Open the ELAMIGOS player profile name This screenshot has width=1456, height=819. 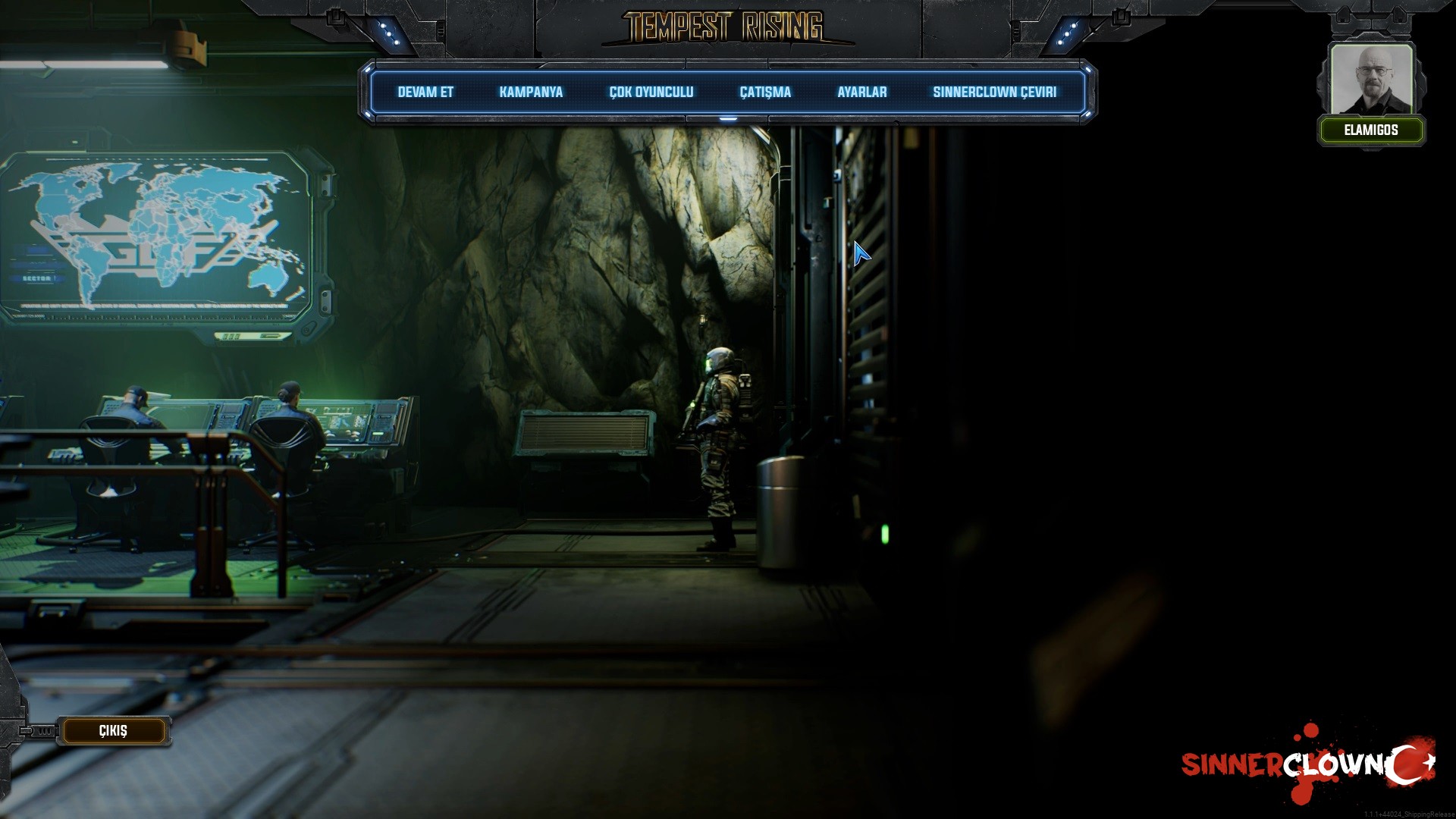[1370, 130]
